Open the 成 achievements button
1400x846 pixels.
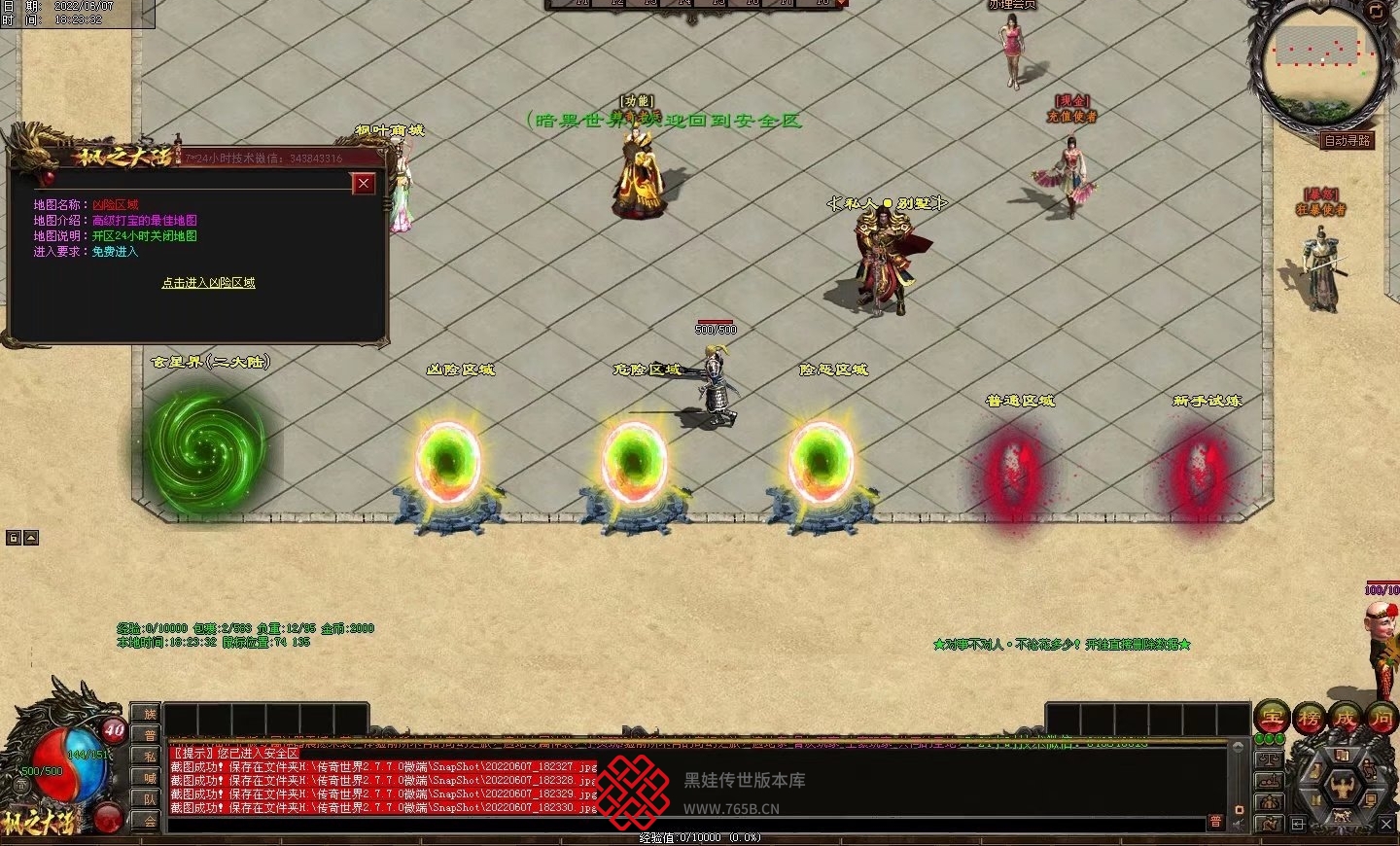[1346, 718]
